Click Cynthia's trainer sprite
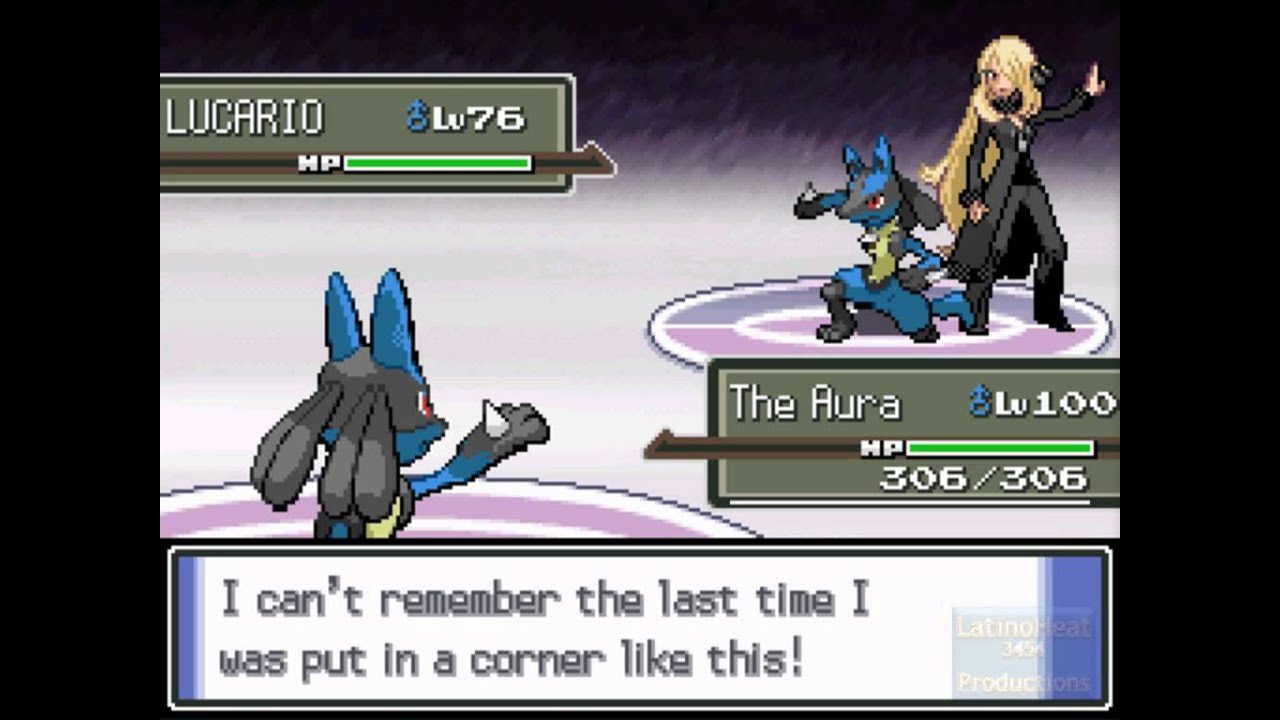This screenshot has width=1280, height=720. pyautogui.click(x=1000, y=160)
